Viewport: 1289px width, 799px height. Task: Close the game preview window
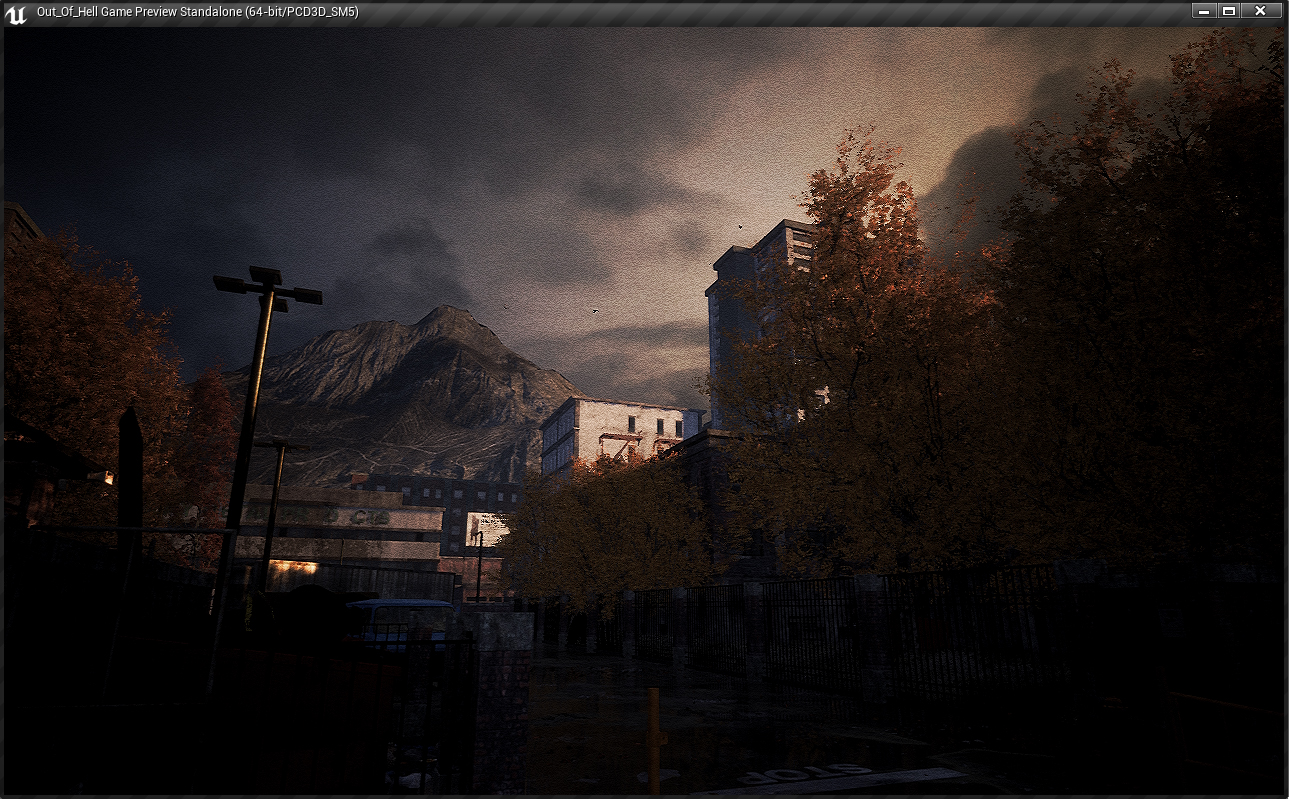coord(1260,11)
